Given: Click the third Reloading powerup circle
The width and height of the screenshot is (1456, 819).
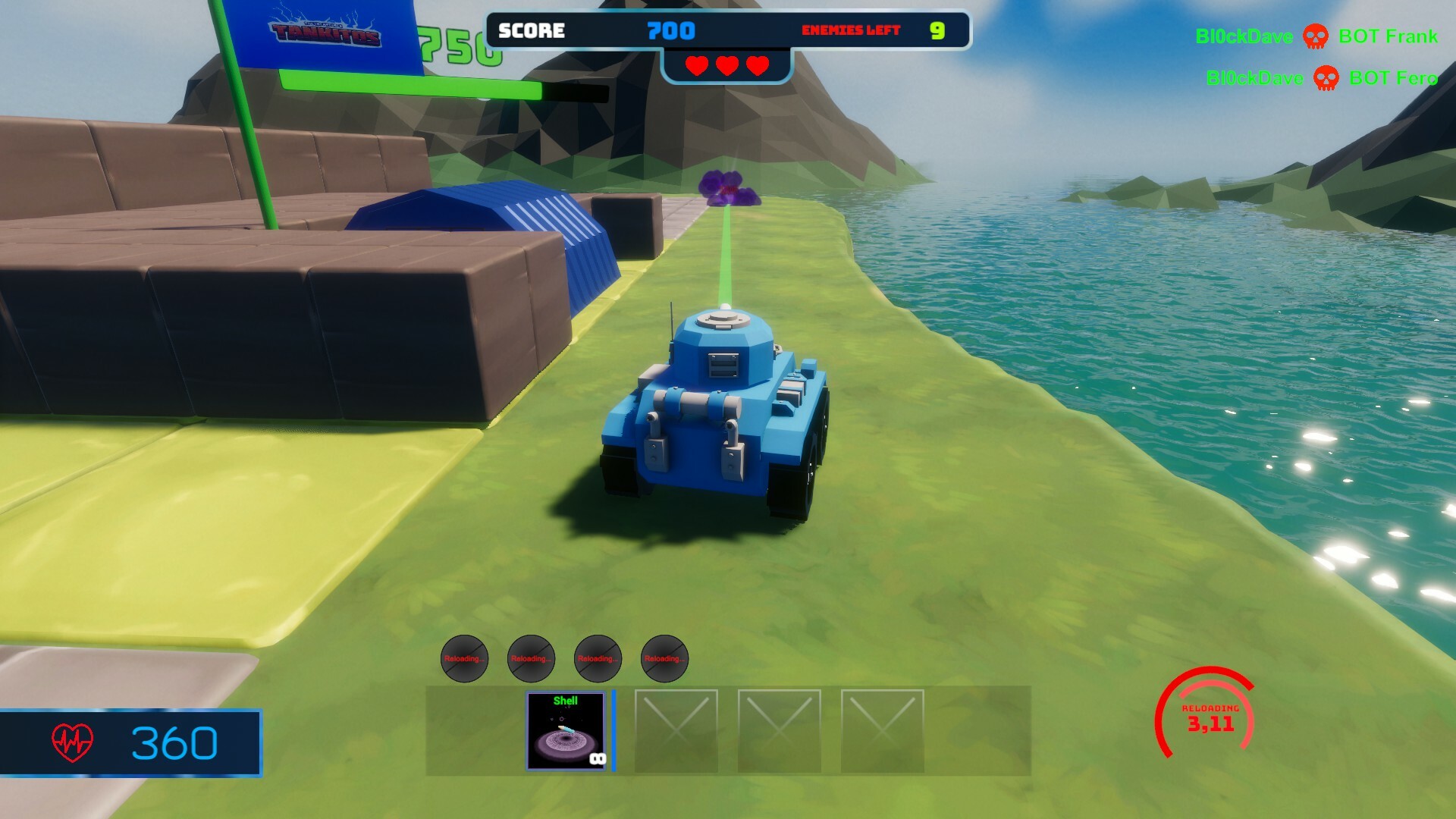Looking at the screenshot, I should pos(597,659).
